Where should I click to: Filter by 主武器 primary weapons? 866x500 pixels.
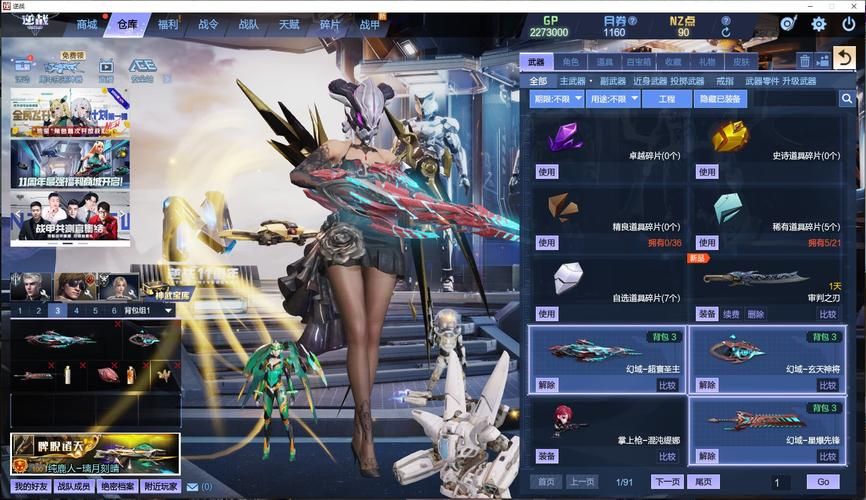click(573, 81)
